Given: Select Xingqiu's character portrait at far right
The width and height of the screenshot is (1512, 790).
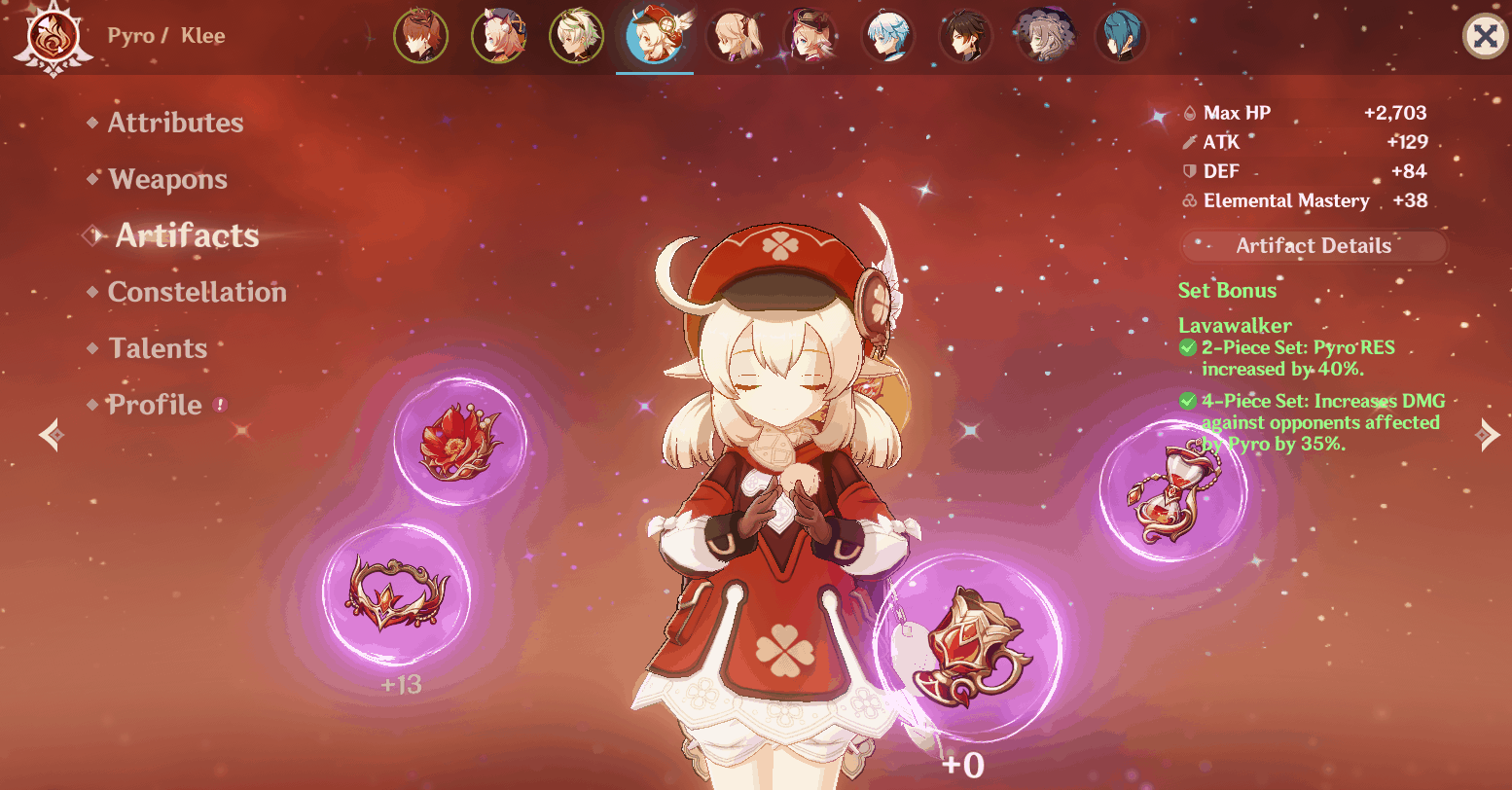Looking at the screenshot, I should 1122,36.
